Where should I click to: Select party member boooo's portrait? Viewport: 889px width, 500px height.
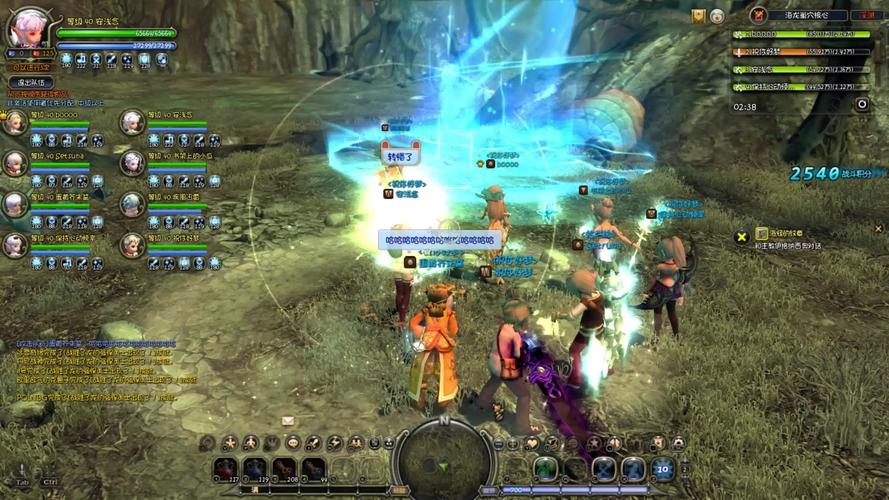coord(15,123)
